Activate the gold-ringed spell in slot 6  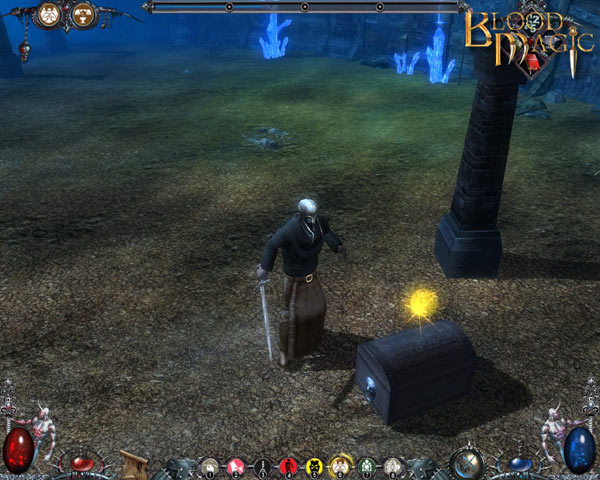(340, 465)
